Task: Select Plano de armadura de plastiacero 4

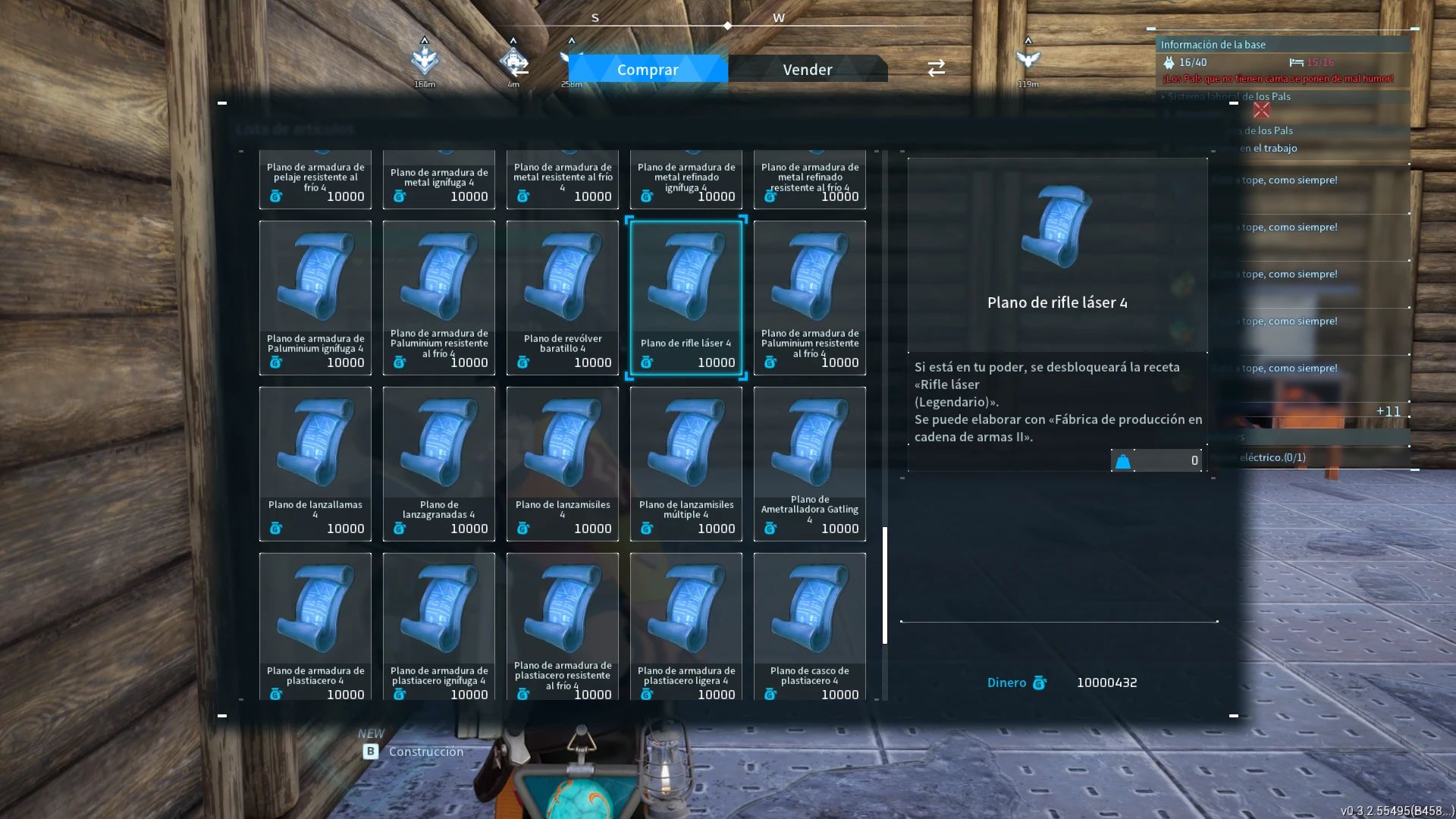Action: 315,626
